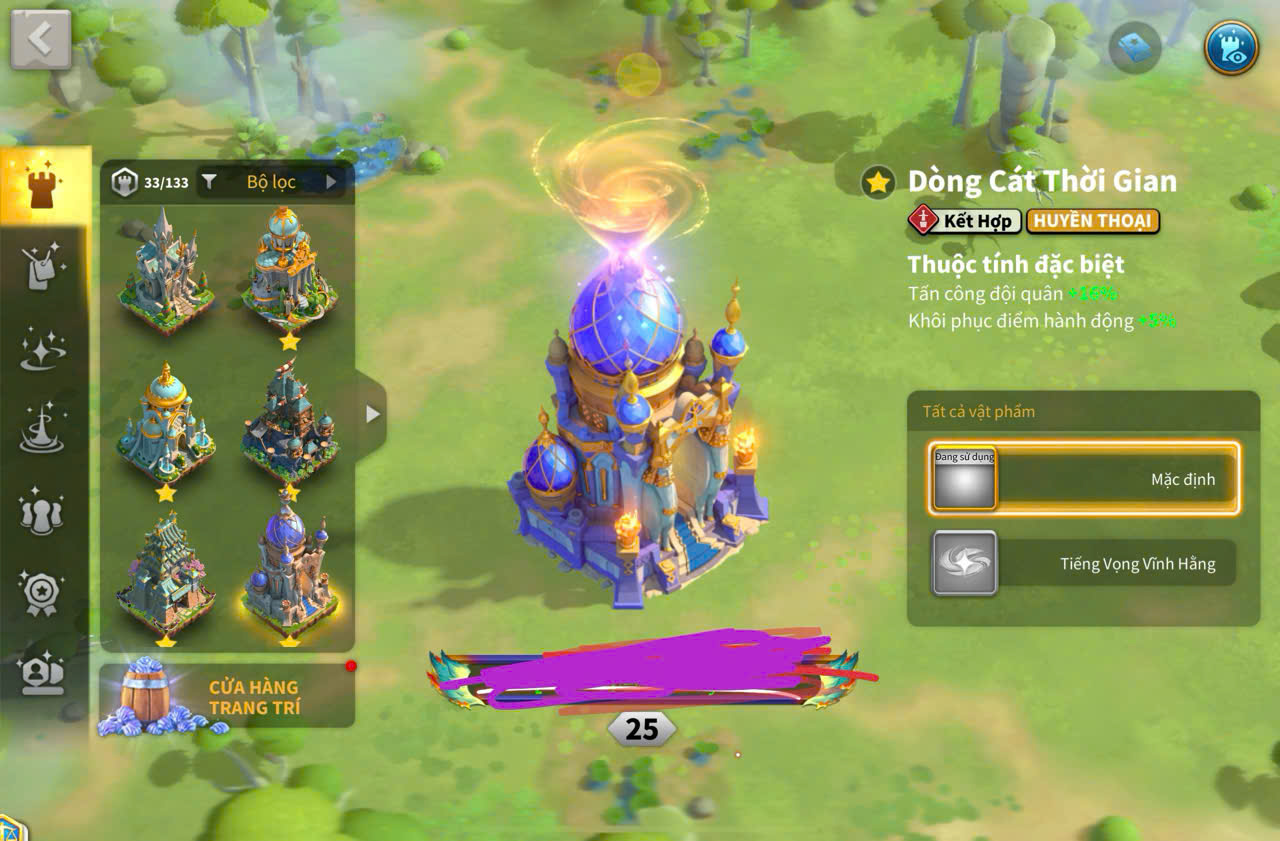The image size is (1280, 841).
Task: Click the level 25 progress badge
Action: [x=640, y=729]
